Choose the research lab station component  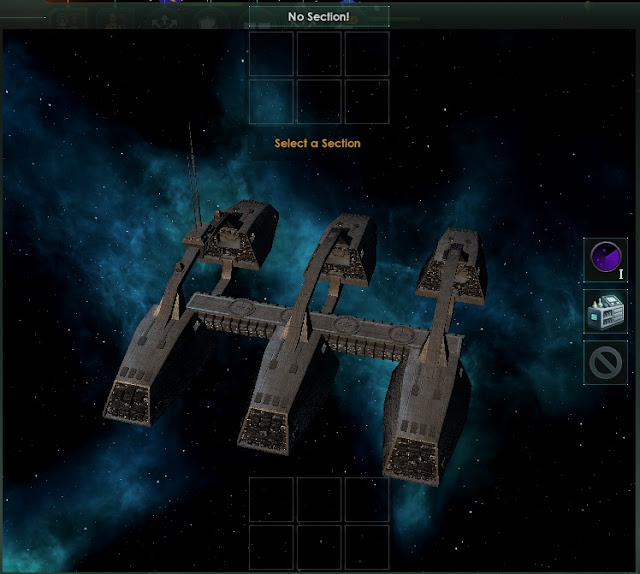click(x=605, y=311)
